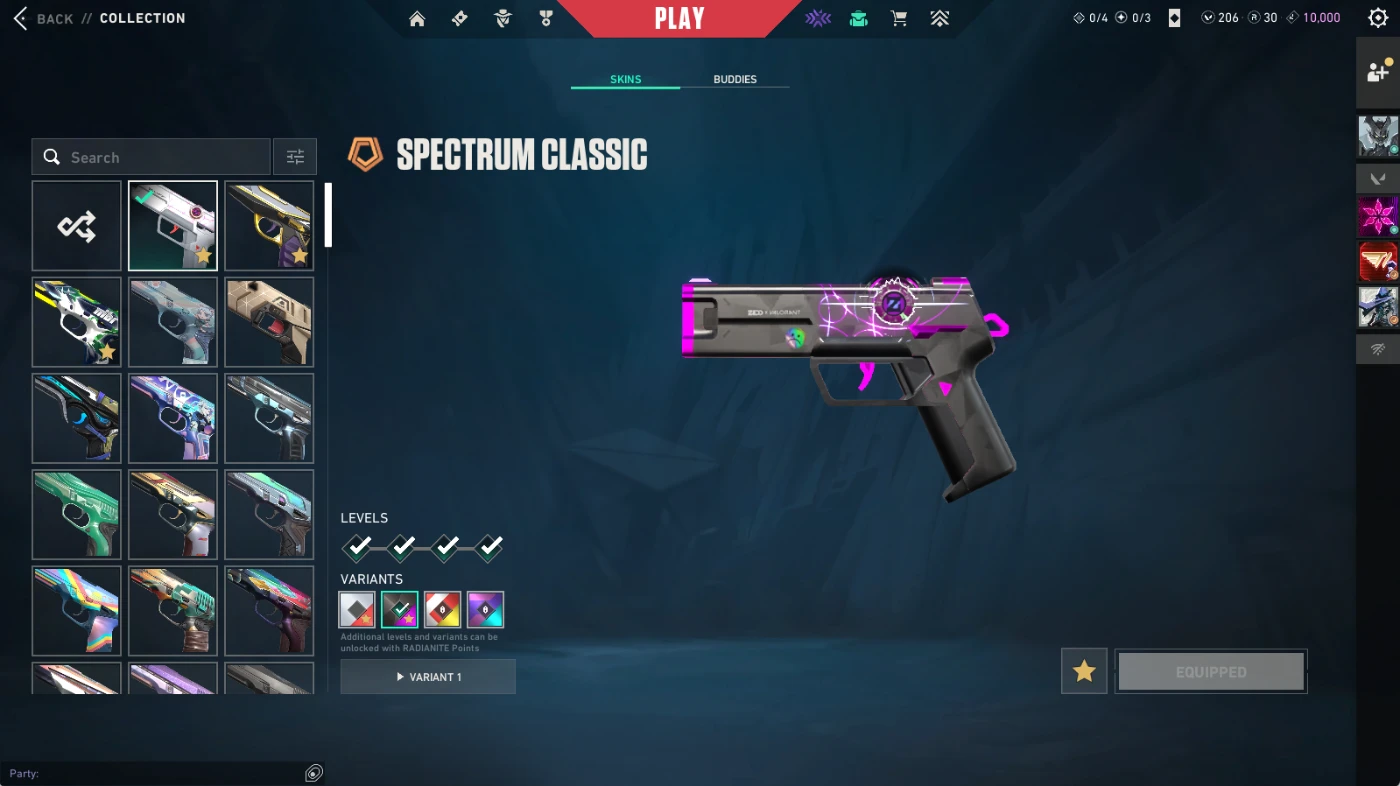Viewport: 1400px width, 786px height.
Task: Open the store cart icon
Action: pos(899,18)
